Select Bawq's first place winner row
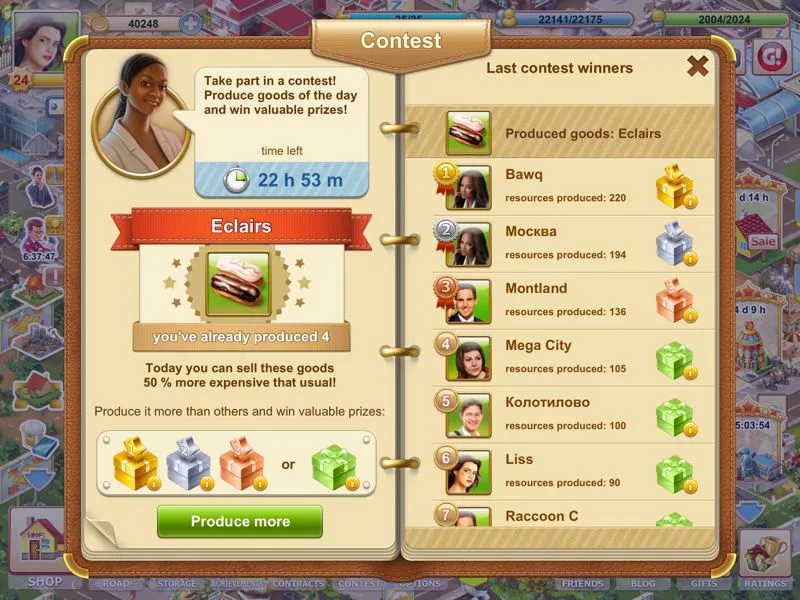Viewport: 800px width, 600px height. tap(560, 186)
